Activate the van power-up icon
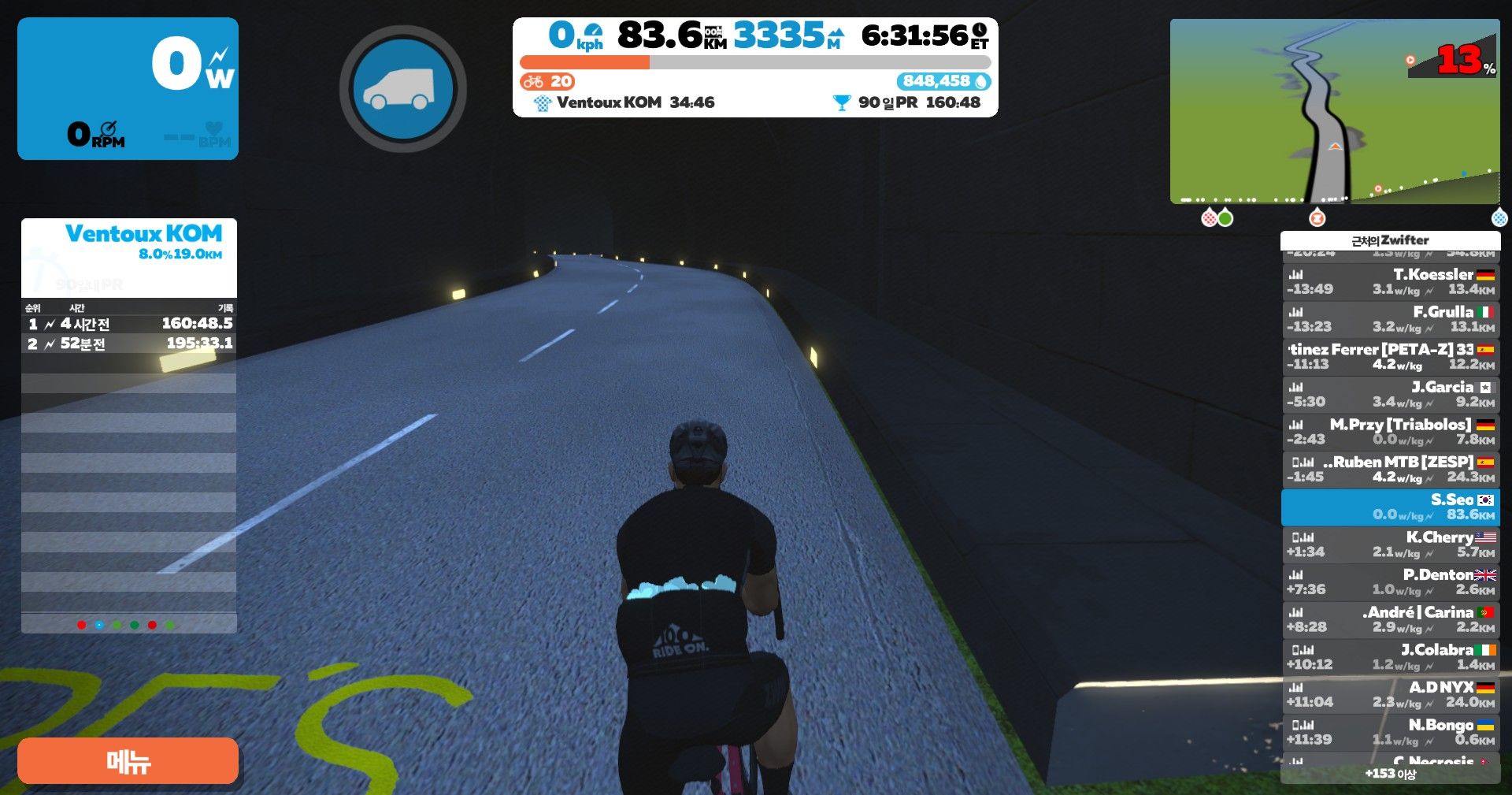 point(402,89)
